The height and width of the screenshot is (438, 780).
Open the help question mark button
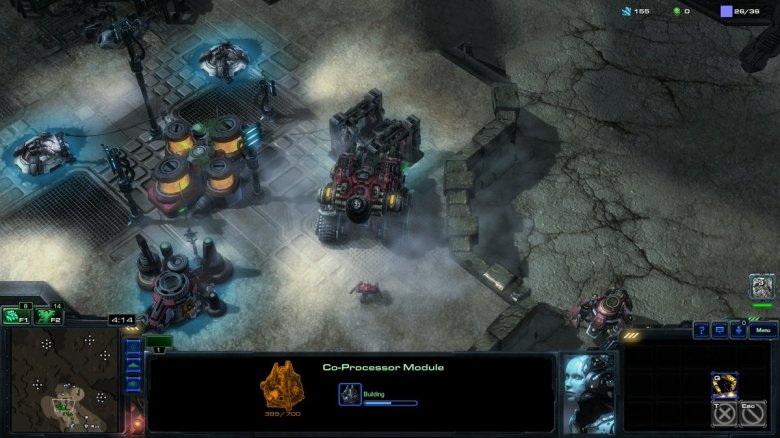[x=702, y=330]
